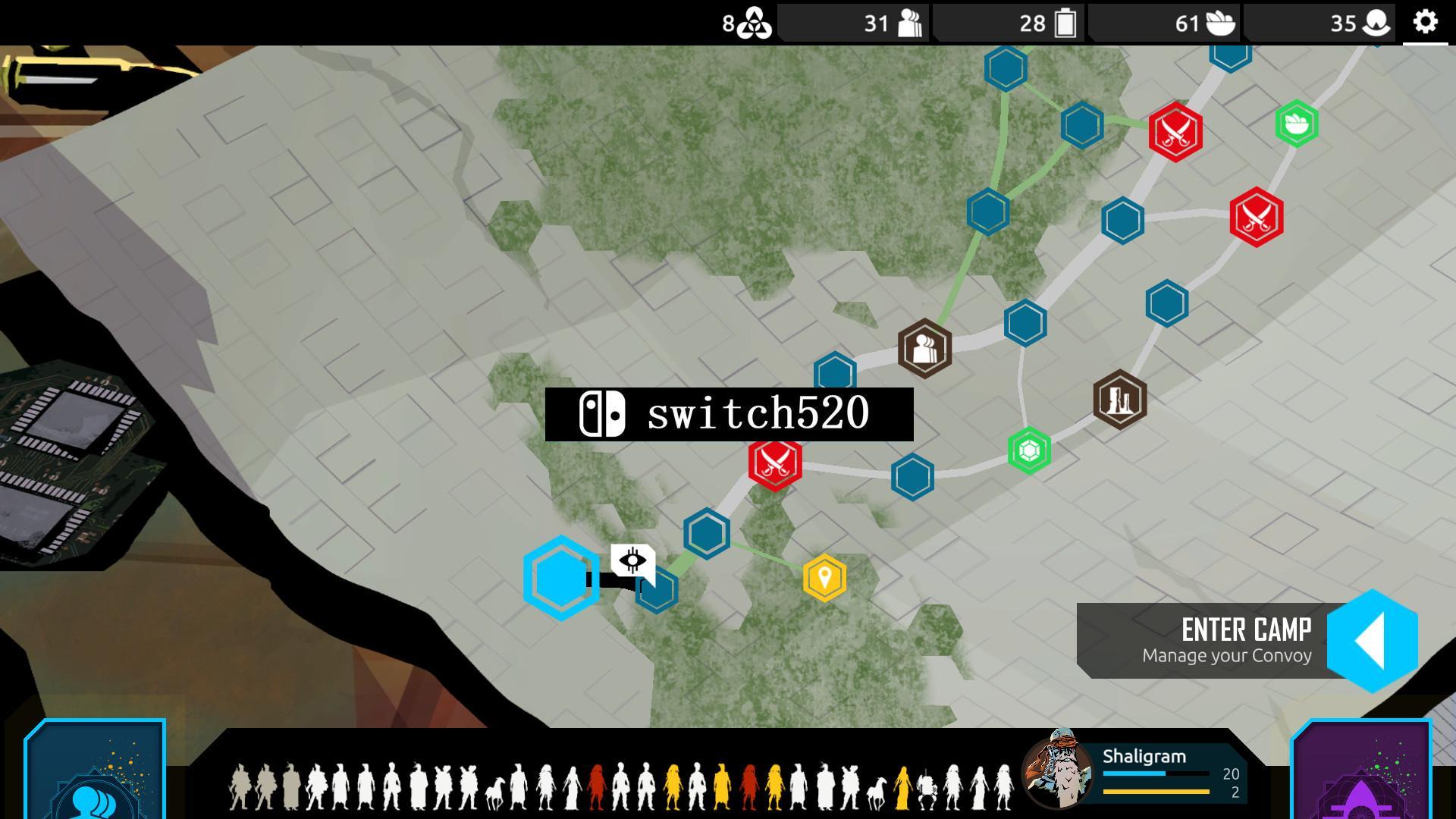Choose the brown people settlement node
The width and height of the screenshot is (1456, 819).
click(924, 349)
